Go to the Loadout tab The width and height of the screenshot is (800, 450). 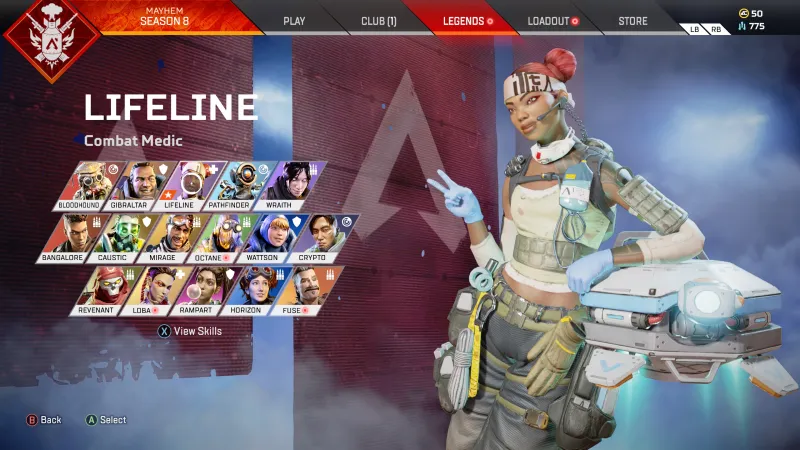(x=552, y=21)
